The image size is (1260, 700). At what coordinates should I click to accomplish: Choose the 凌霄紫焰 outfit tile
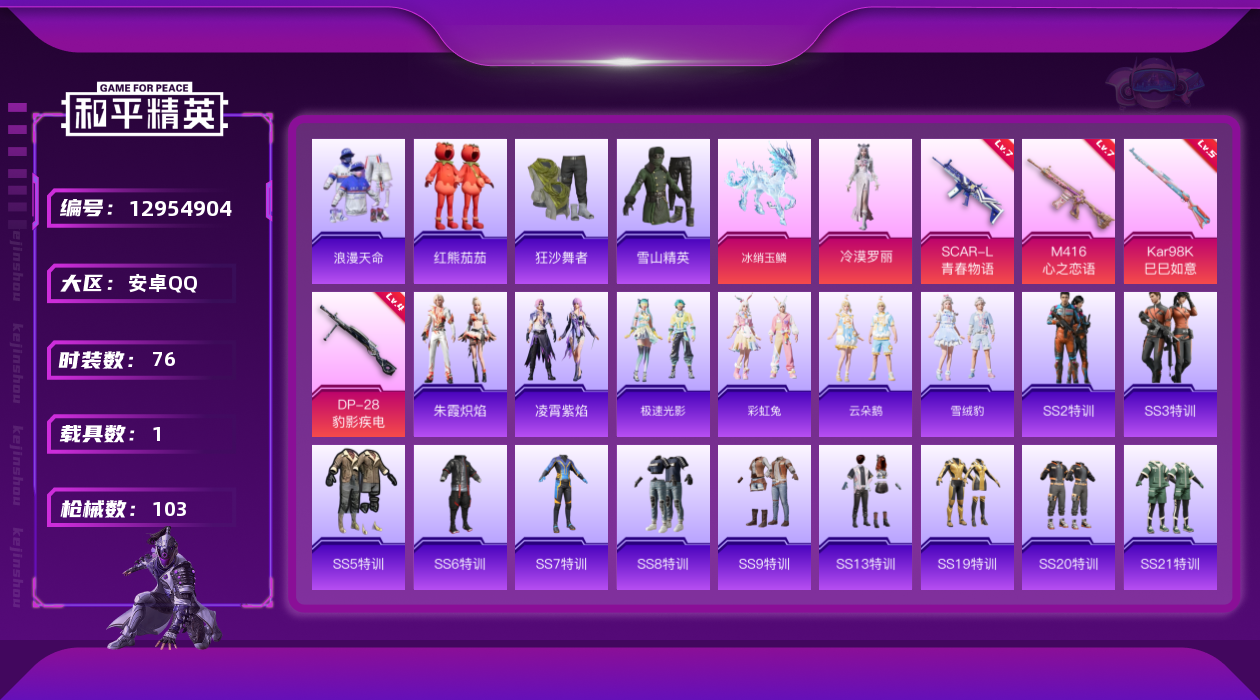tap(561, 364)
